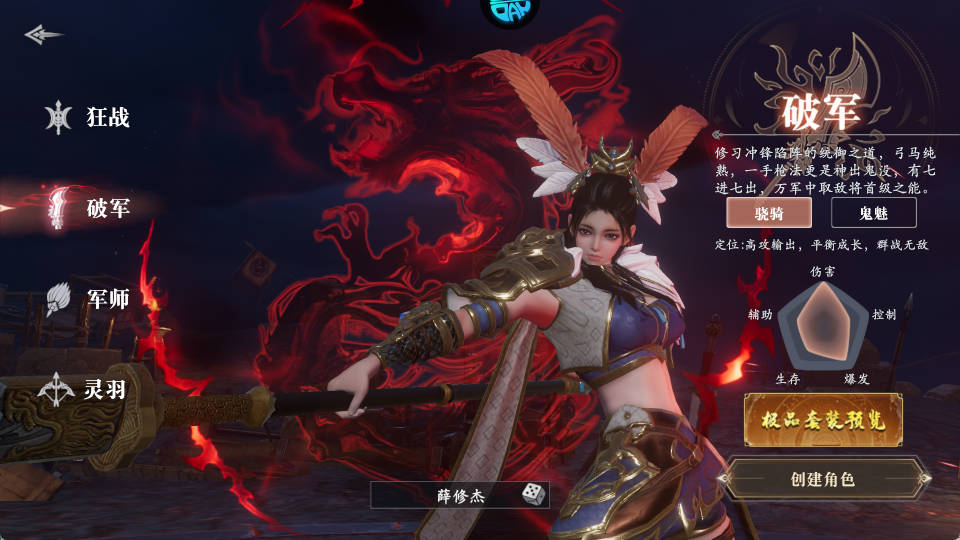Select the 骁骑 specialization
Screen dimensions: 960x540
click(x=768, y=212)
